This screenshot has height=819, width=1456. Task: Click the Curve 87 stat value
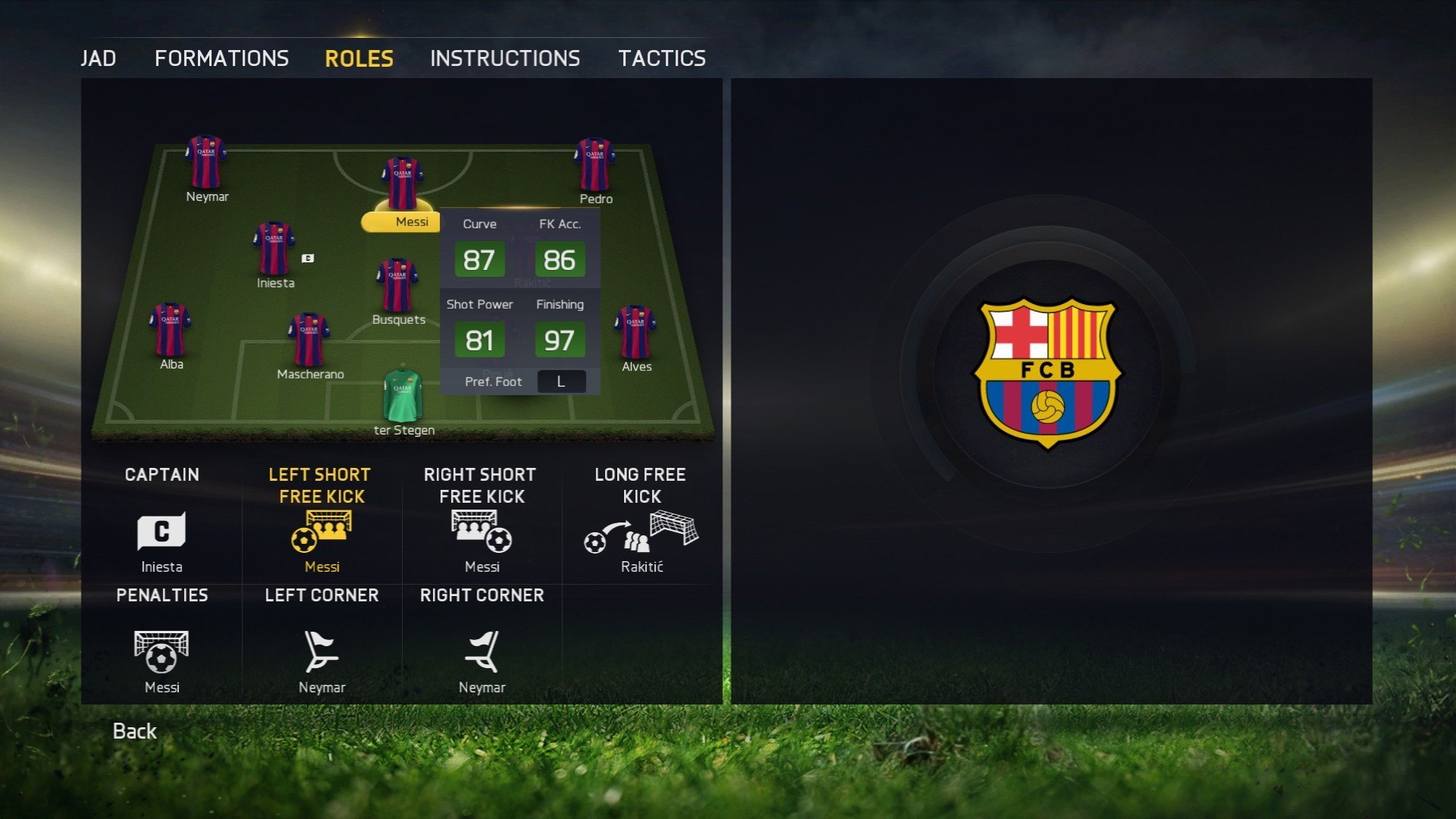[479, 259]
